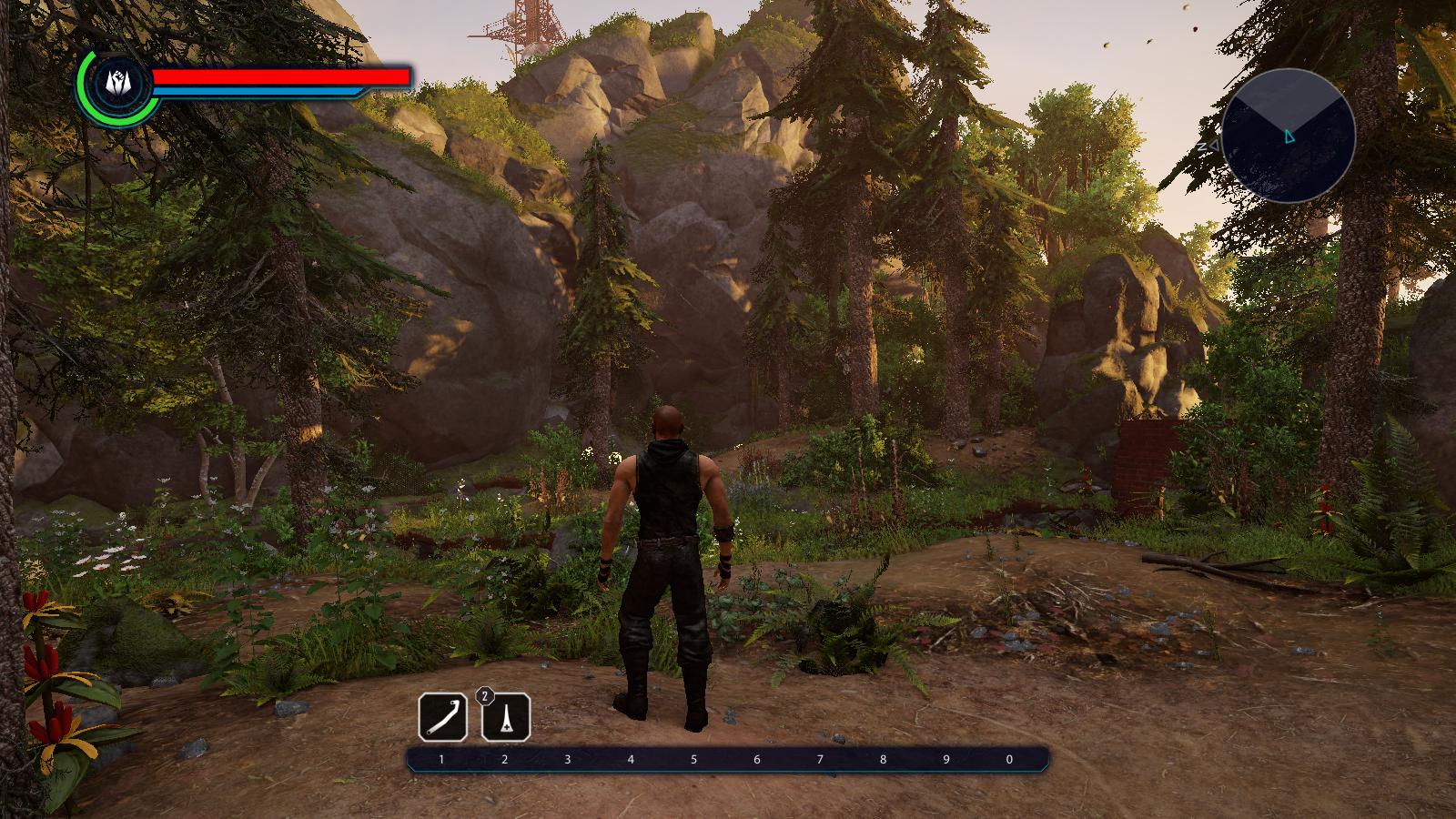1456x819 pixels.
Task: Select the curved crowbar tool in the hotbar
Action: click(x=443, y=717)
